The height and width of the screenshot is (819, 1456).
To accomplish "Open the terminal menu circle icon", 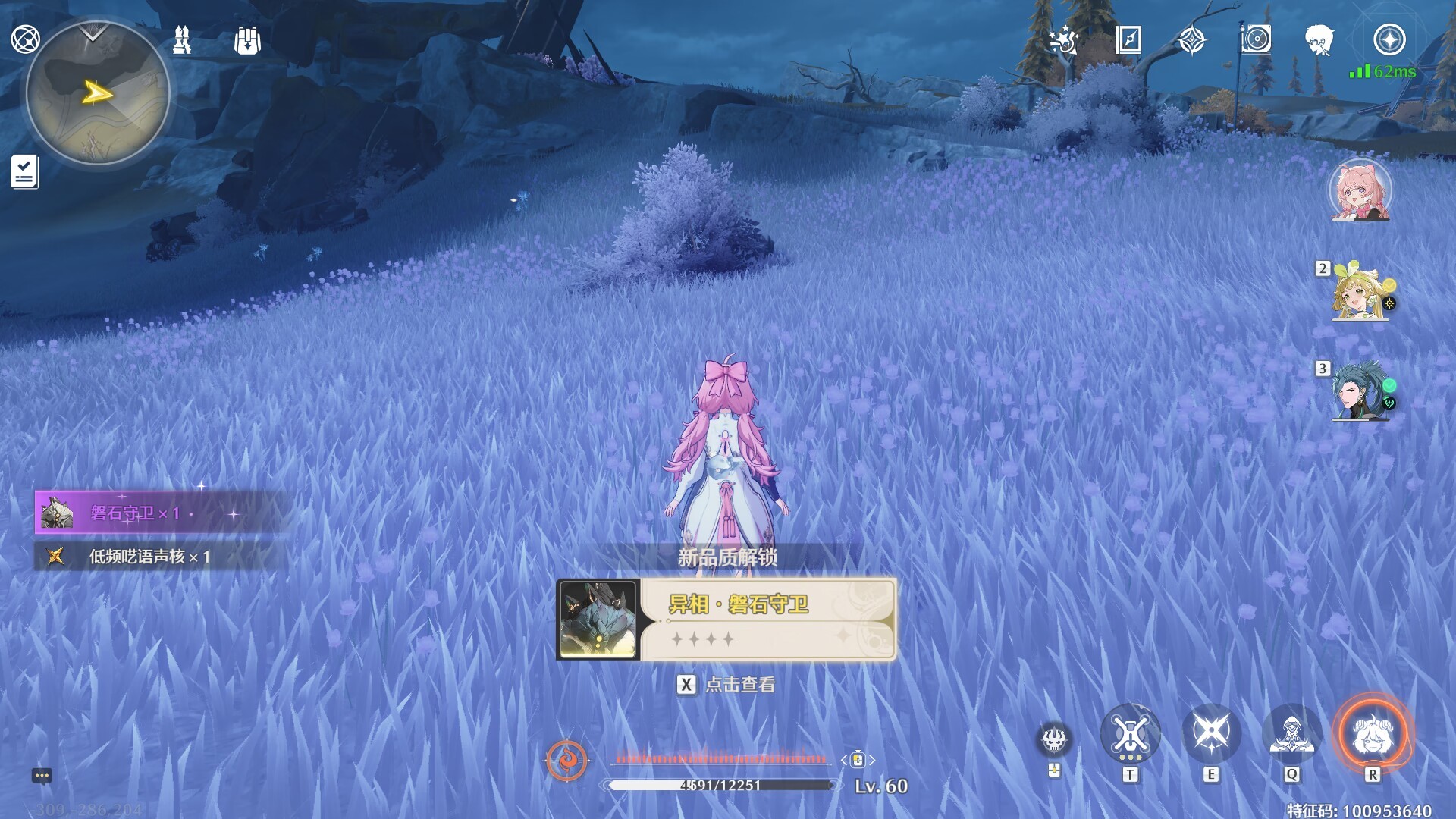I will coord(25,39).
